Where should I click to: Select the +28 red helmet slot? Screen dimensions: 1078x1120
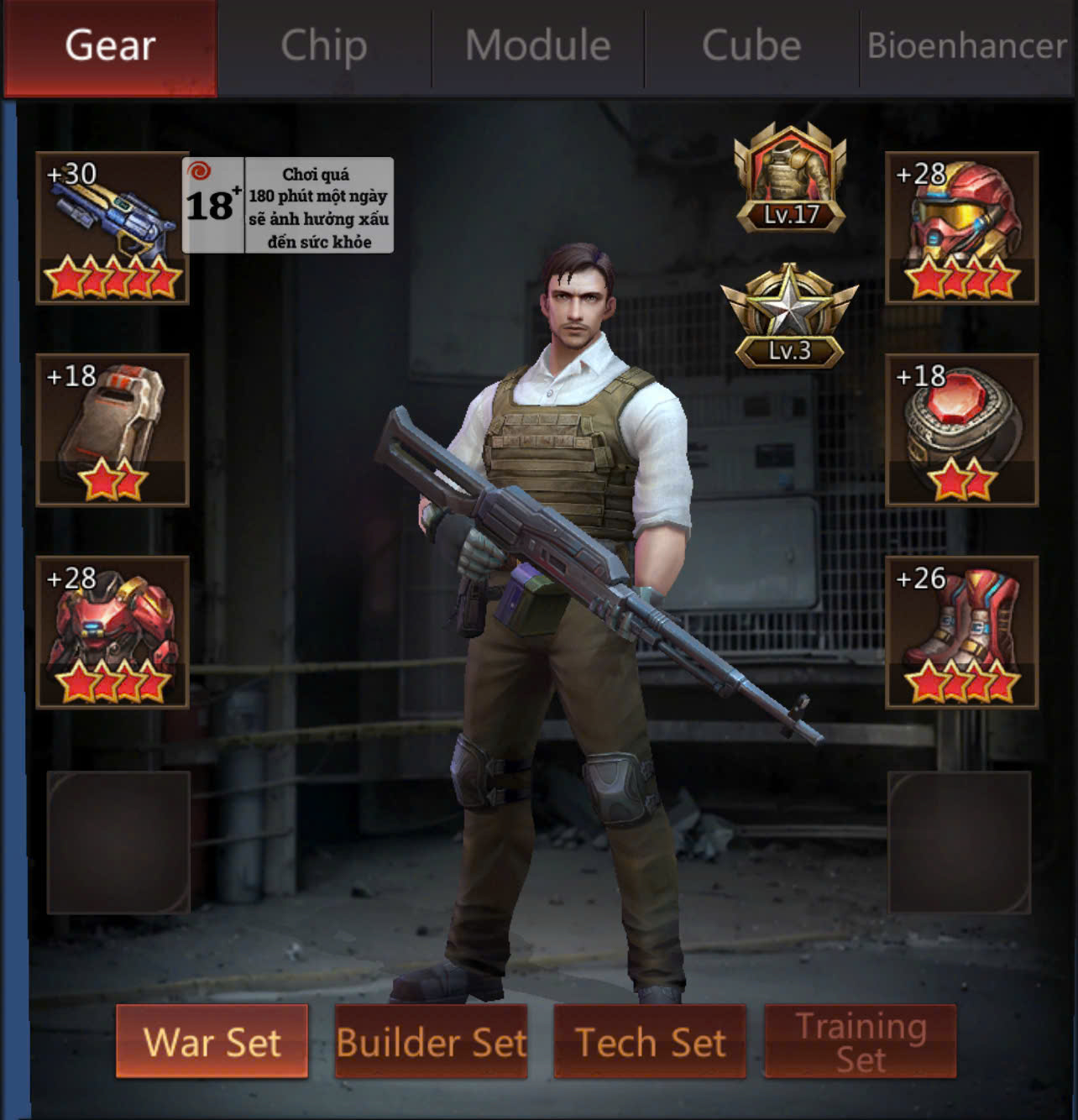pyautogui.click(x=962, y=228)
